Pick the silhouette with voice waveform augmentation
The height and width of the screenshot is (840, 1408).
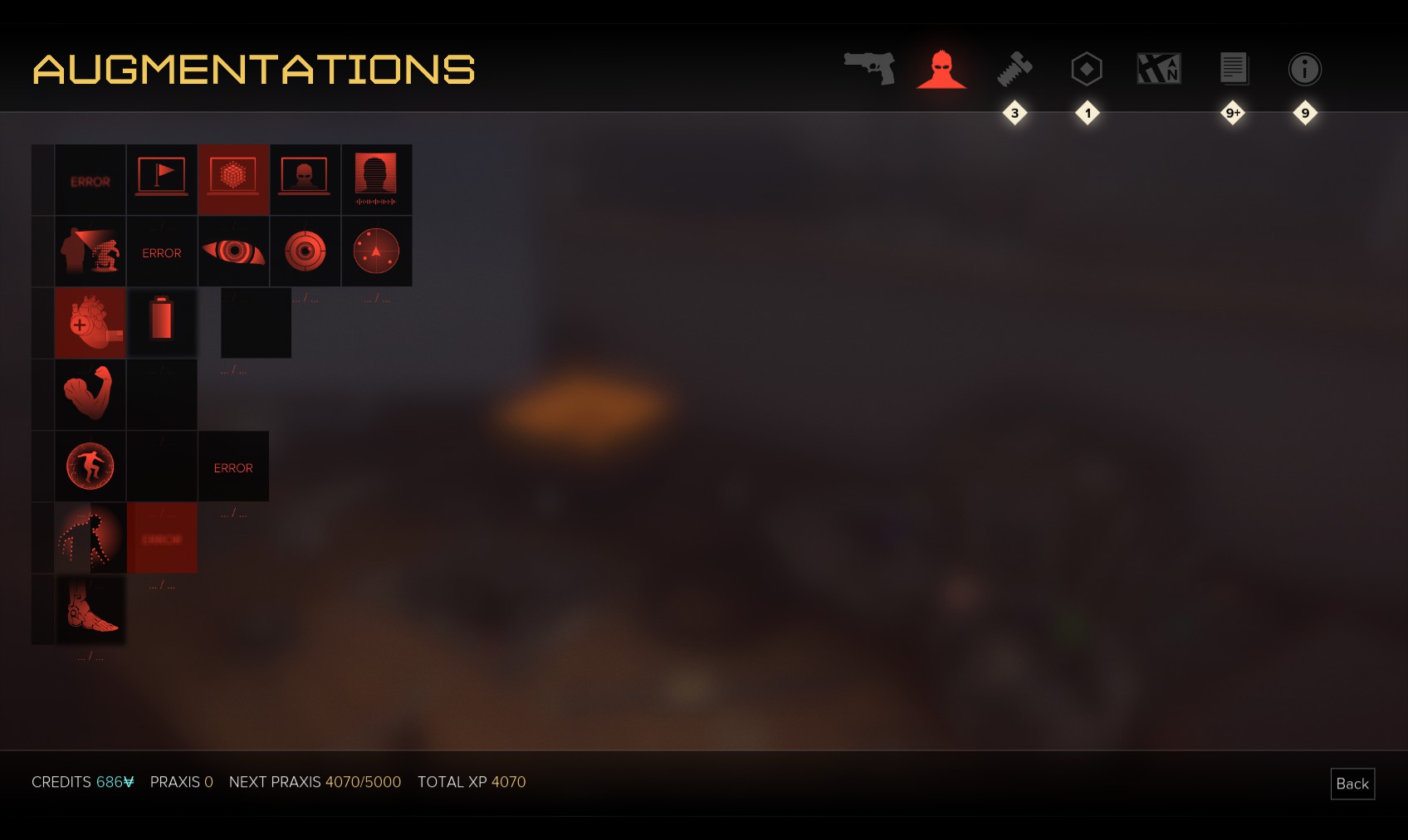pyautogui.click(x=376, y=179)
